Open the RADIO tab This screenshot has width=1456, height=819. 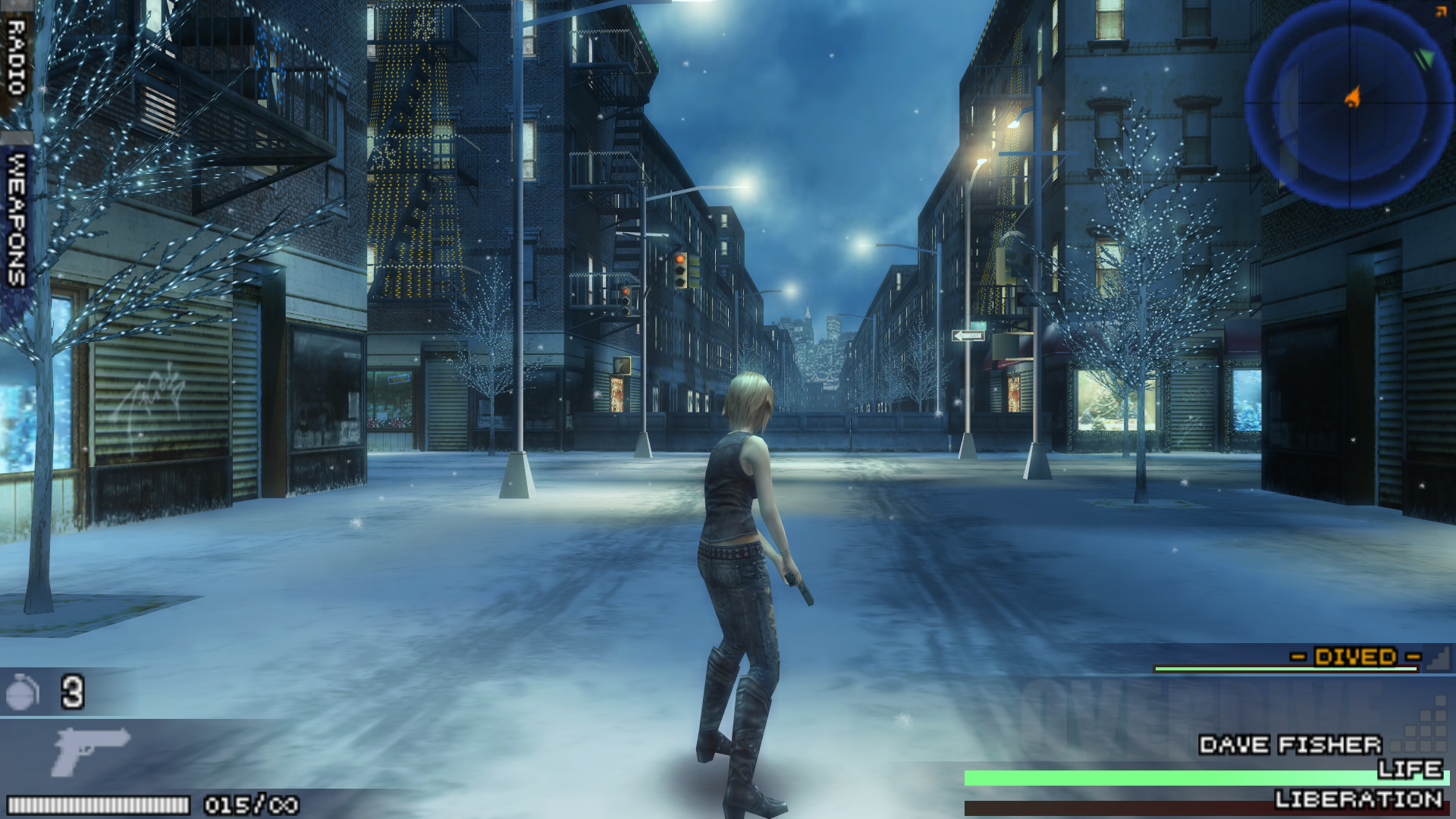(x=16, y=59)
